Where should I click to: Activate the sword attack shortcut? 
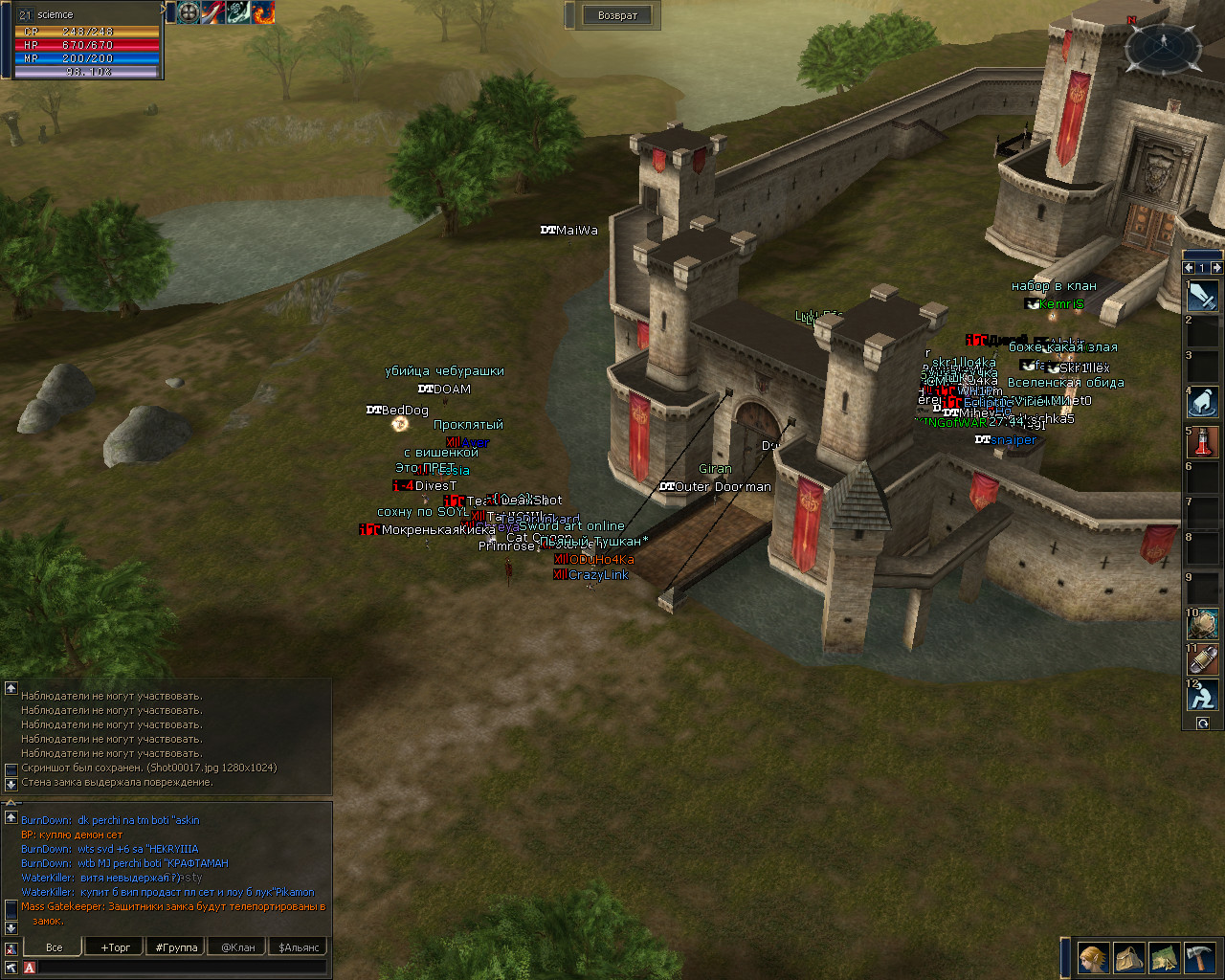coord(1203,297)
